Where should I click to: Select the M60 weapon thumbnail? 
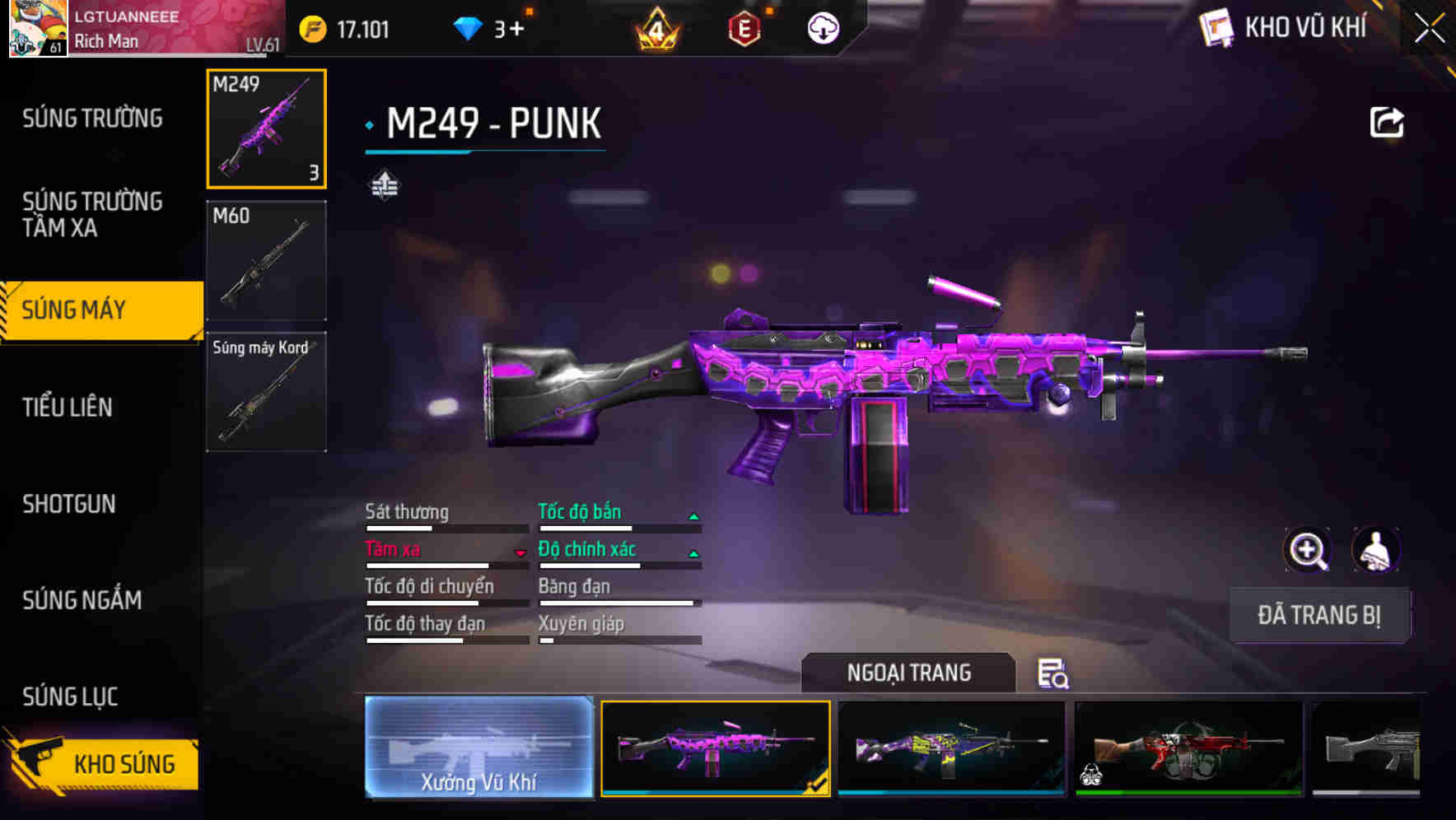(x=265, y=259)
